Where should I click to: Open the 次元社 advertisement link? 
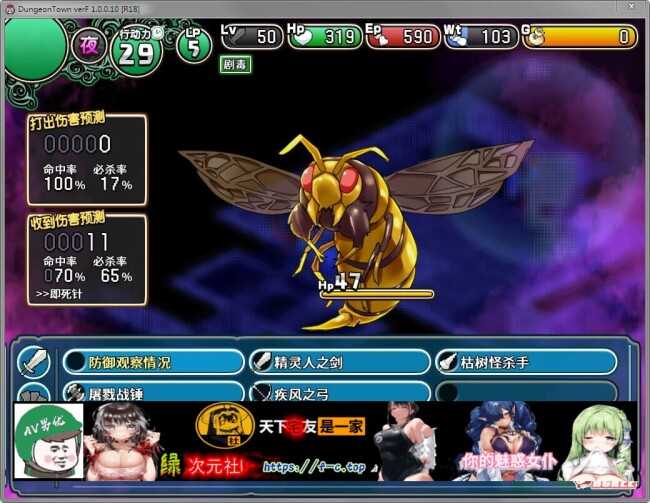click(x=209, y=464)
